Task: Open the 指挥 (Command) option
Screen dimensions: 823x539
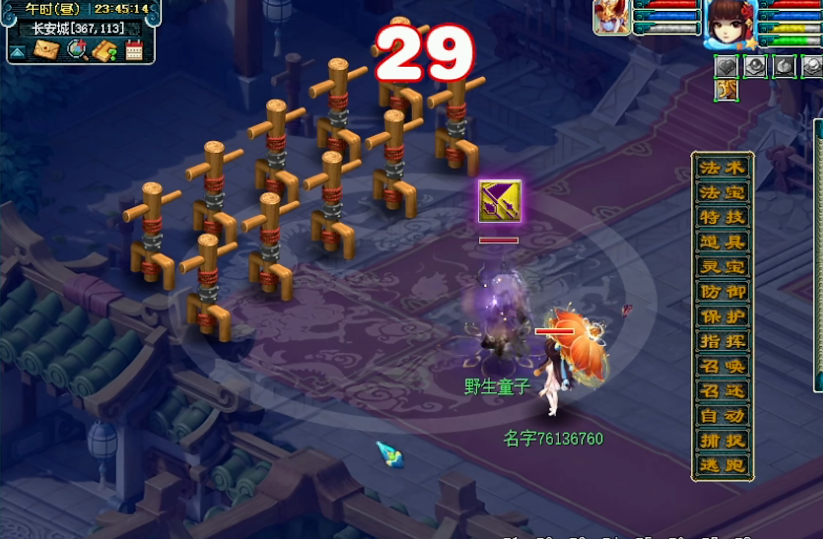Action: [722, 341]
